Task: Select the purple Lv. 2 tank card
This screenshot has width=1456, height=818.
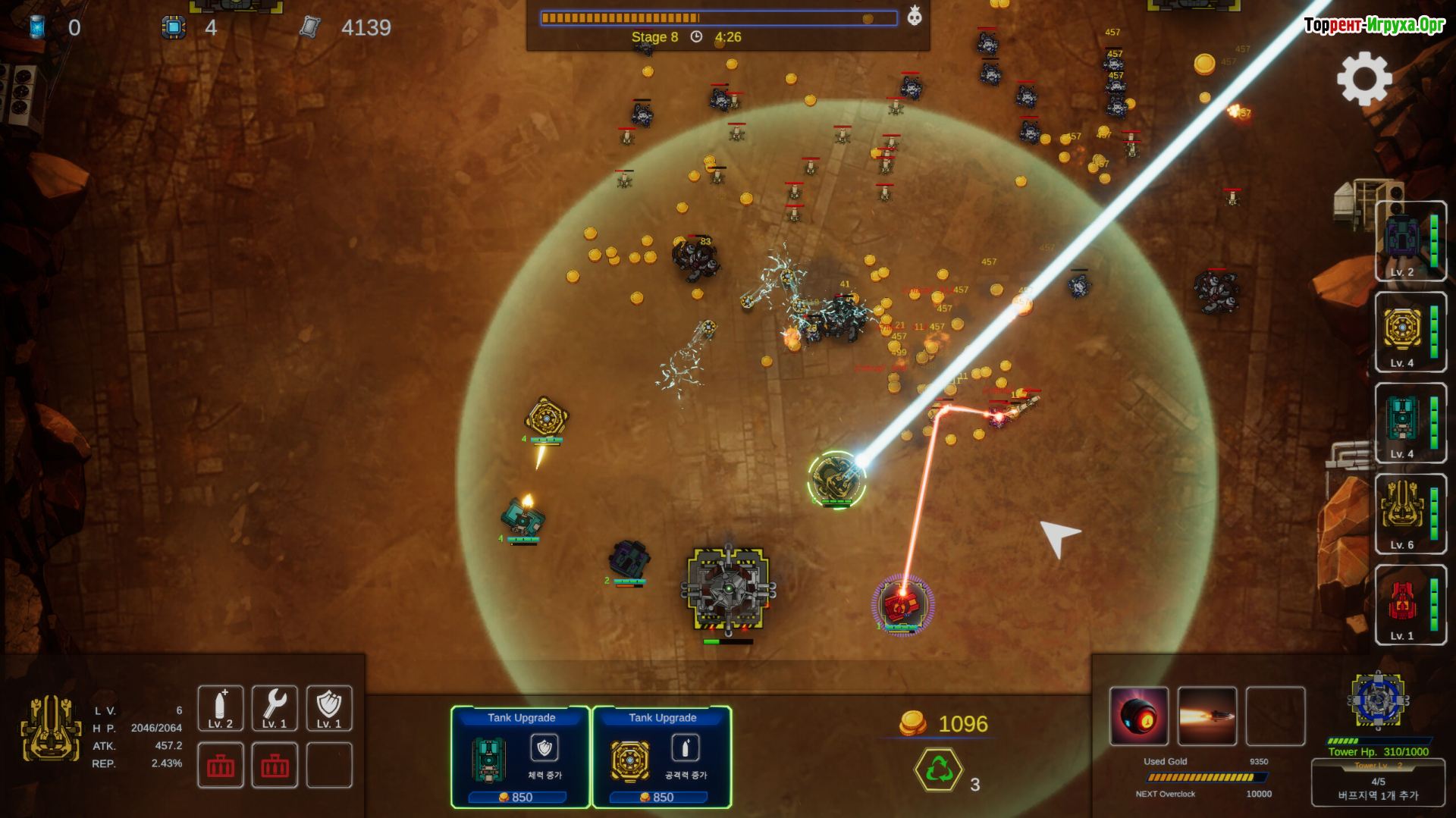Action: pyautogui.click(x=1410, y=241)
